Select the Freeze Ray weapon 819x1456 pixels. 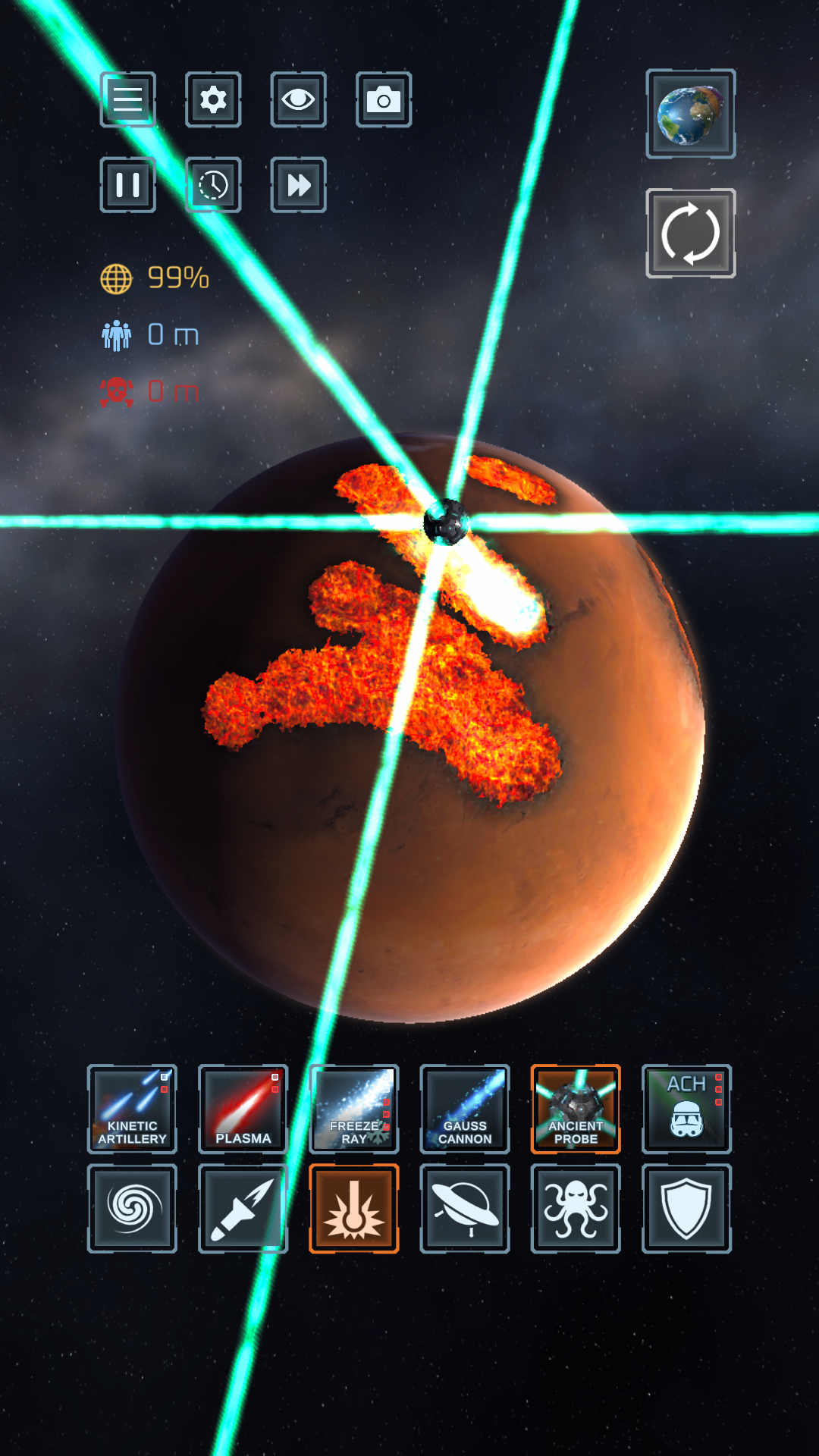[x=354, y=1109]
